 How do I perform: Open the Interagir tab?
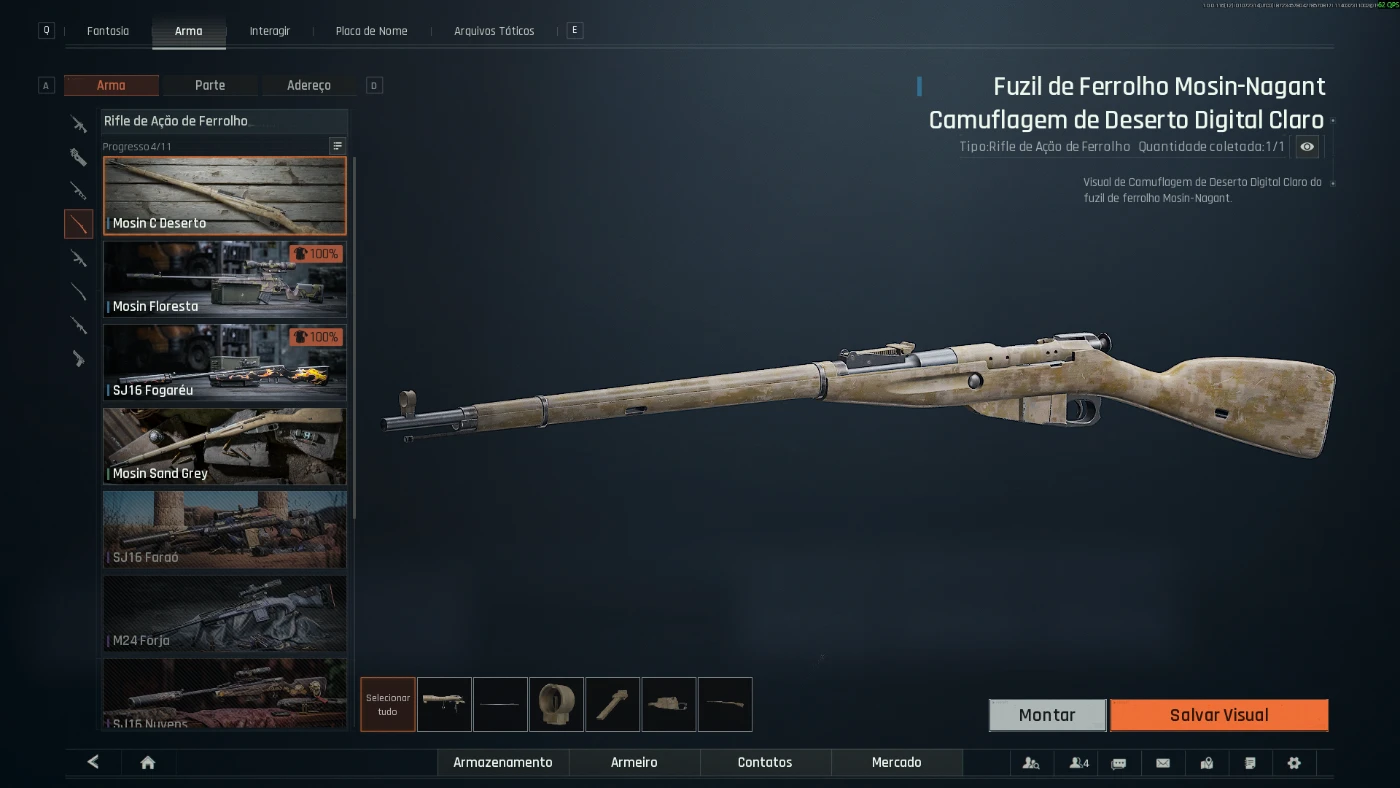pyautogui.click(x=270, y=31)
